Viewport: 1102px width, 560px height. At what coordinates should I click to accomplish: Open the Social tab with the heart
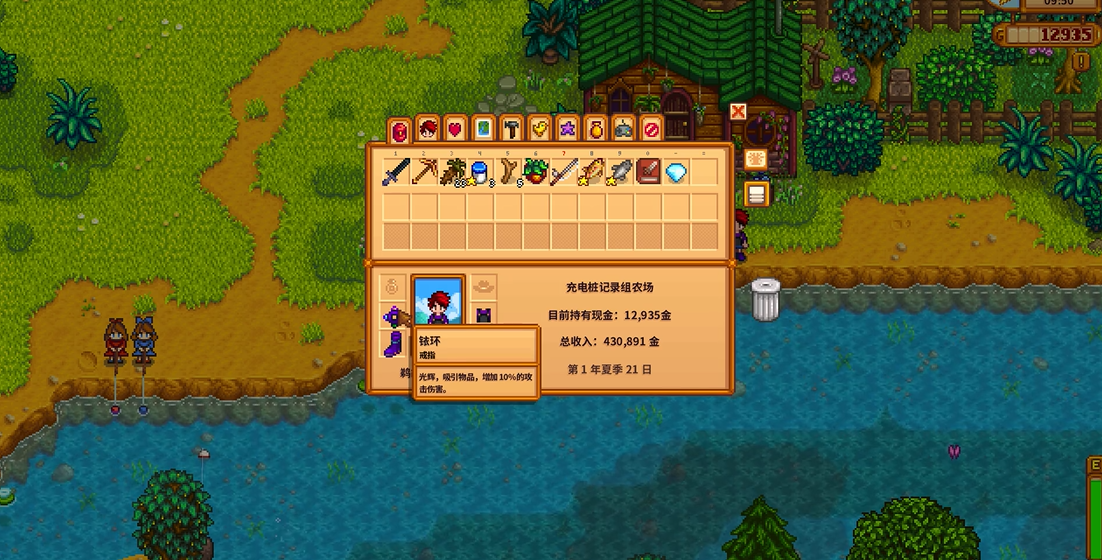click(456, 130)
